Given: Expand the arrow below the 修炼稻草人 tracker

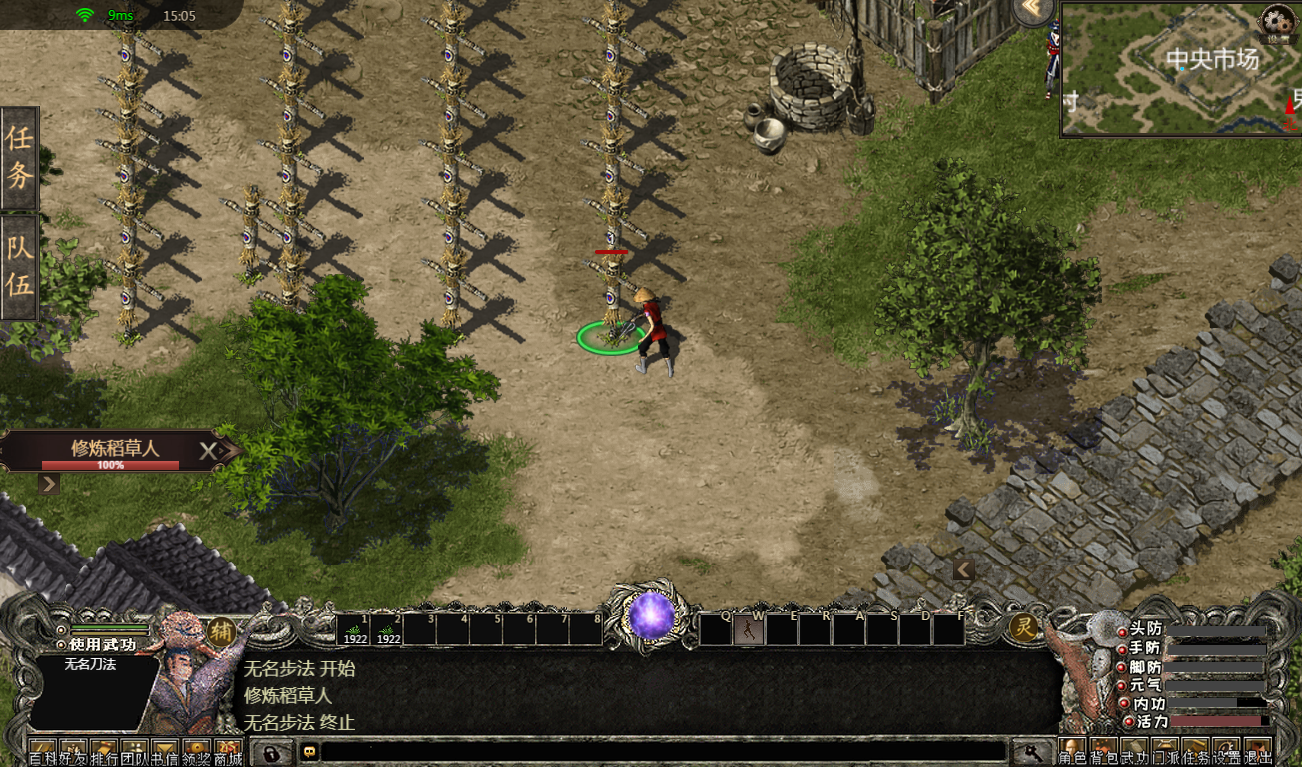Looking at the screenshot, I should pyautogui.click(x=48, y=485).
